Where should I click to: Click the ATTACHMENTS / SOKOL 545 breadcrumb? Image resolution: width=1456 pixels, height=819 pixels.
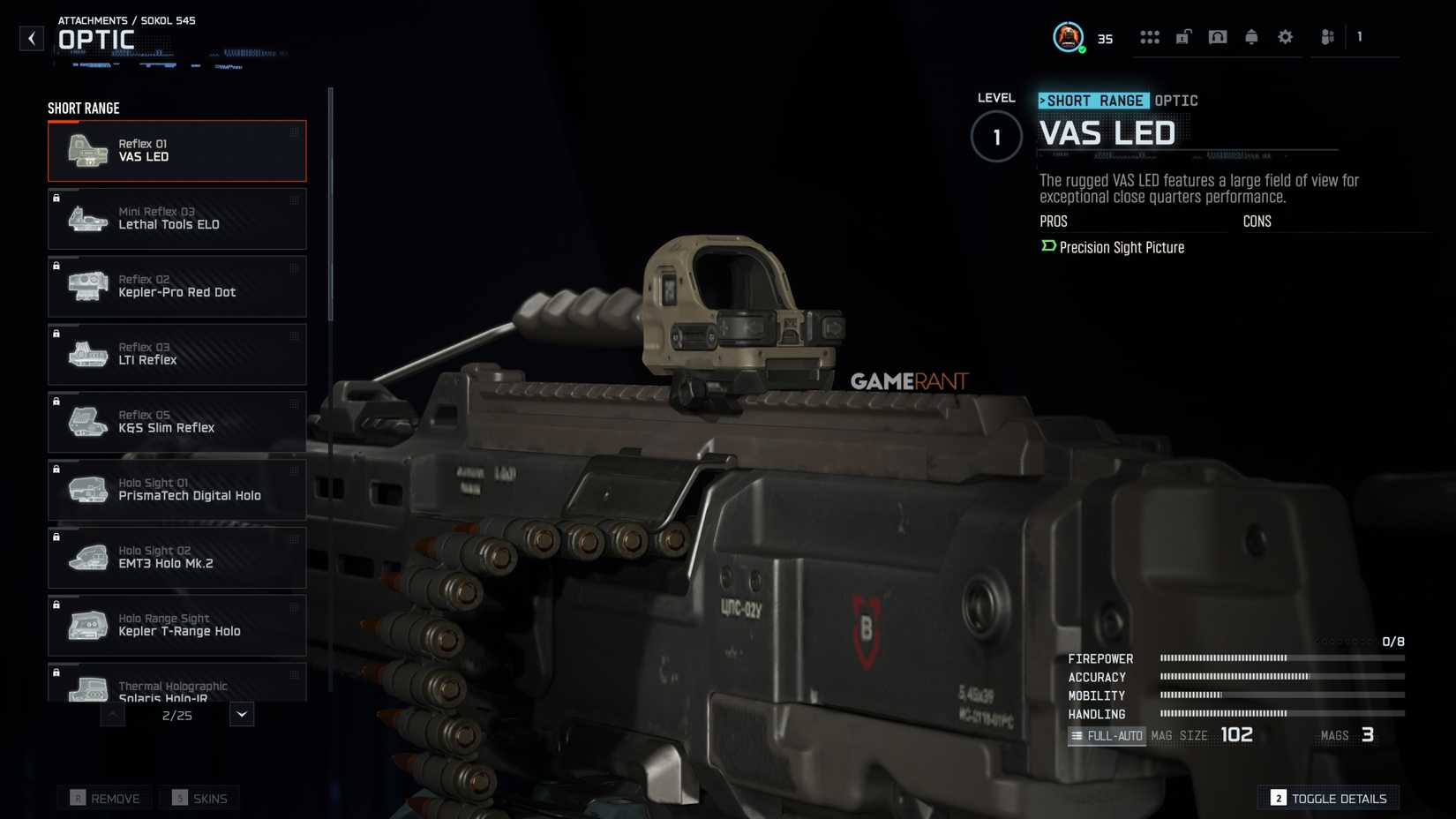tap(125, 19)
